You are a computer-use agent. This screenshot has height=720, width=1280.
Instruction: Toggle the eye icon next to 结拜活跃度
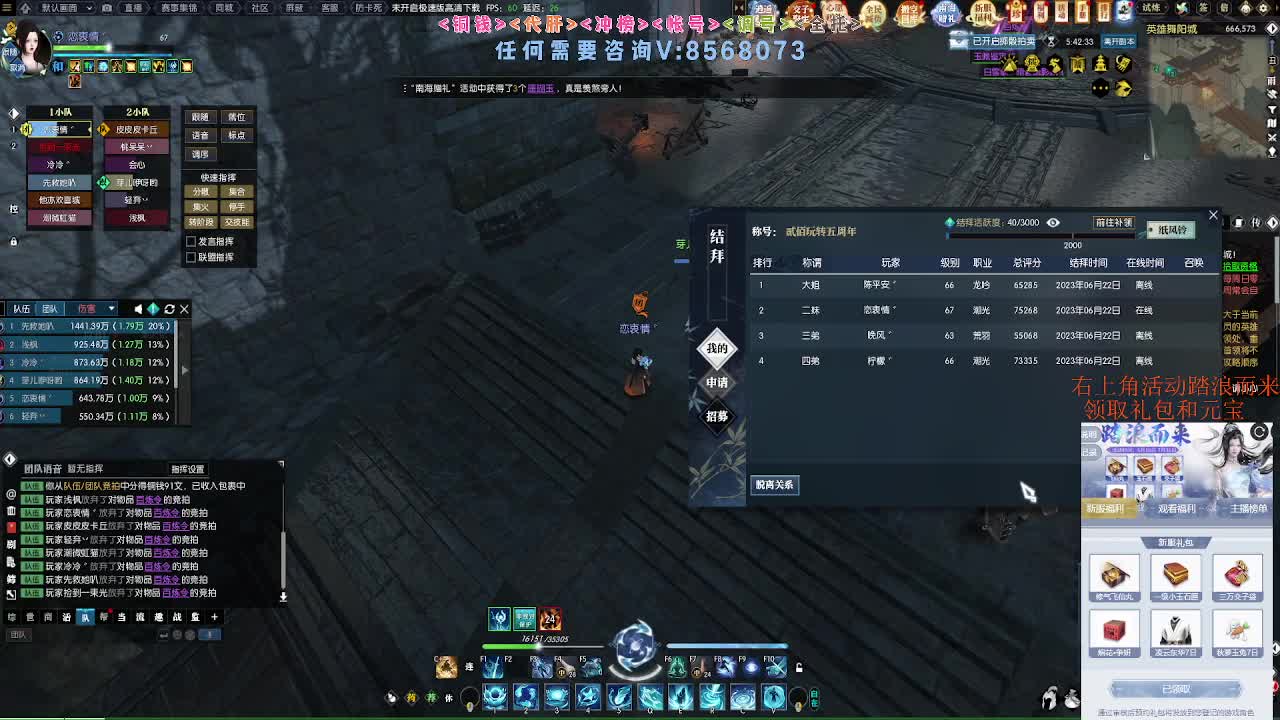click(1051, 222)
